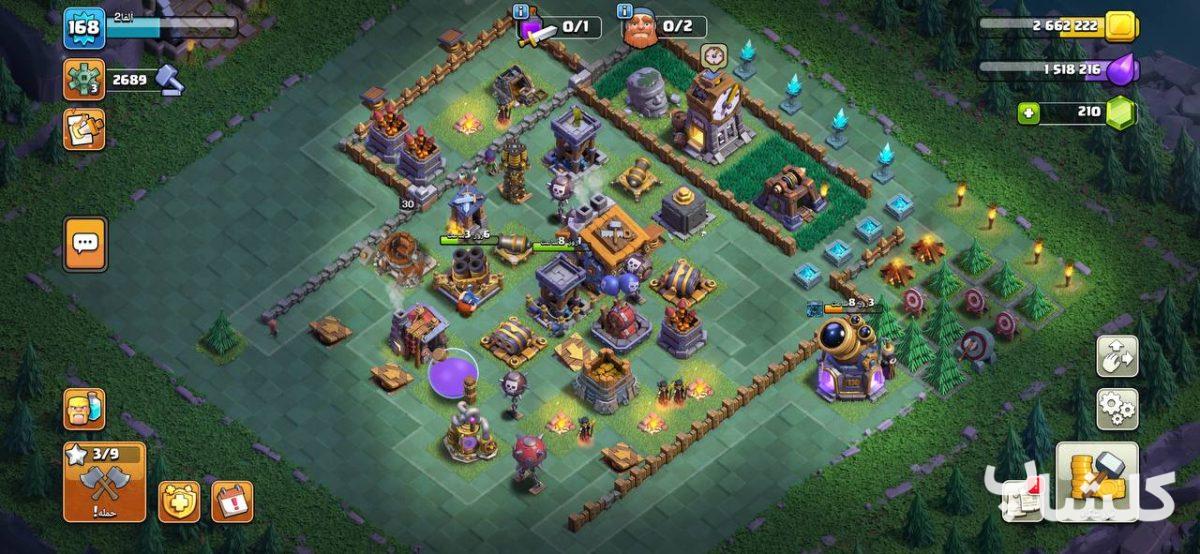The image size is (1200, 554).
Task: Open the settings gears button
Action: point(1117,408)
